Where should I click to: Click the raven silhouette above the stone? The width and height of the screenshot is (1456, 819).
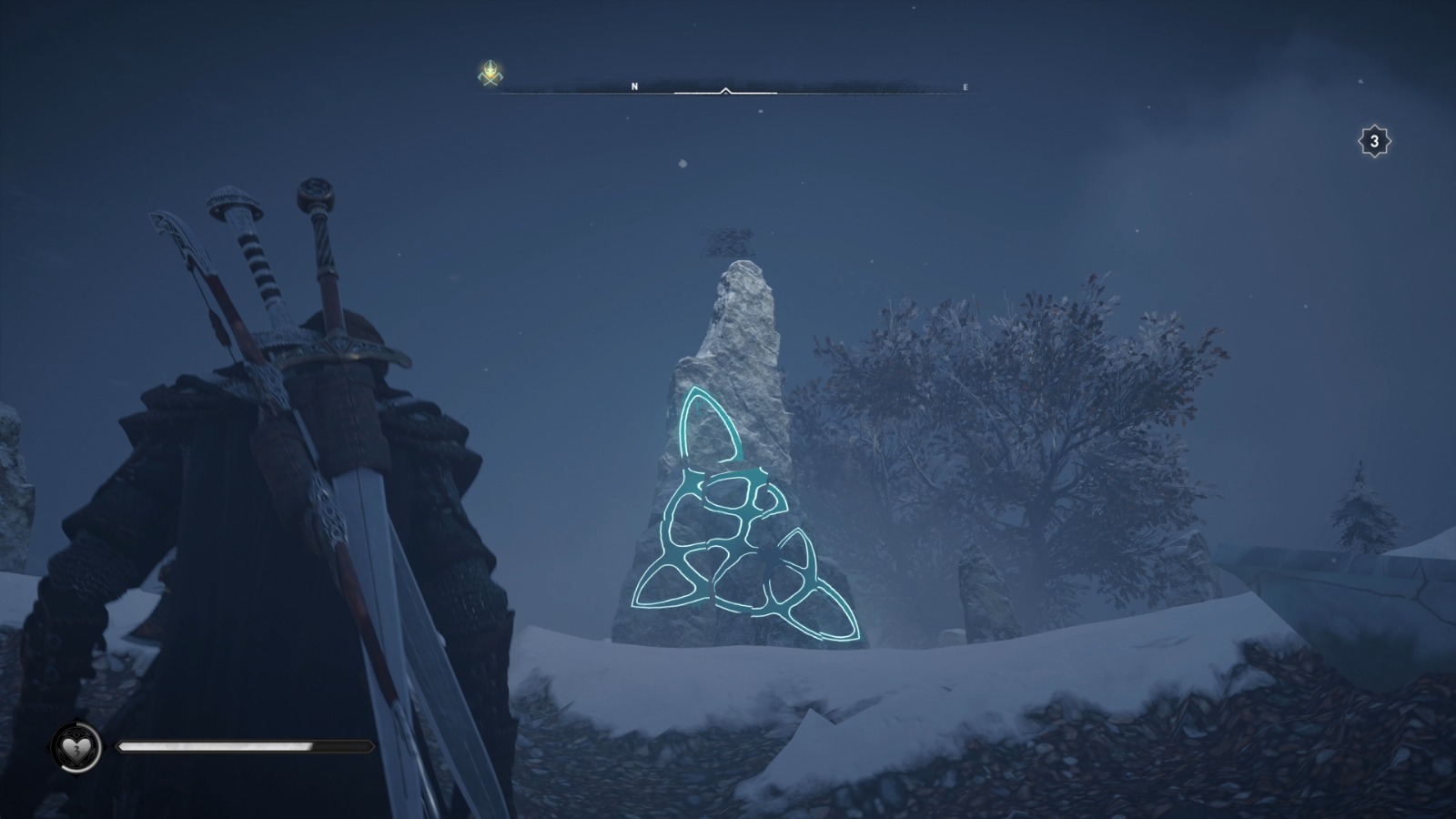[x=728, y=243]
